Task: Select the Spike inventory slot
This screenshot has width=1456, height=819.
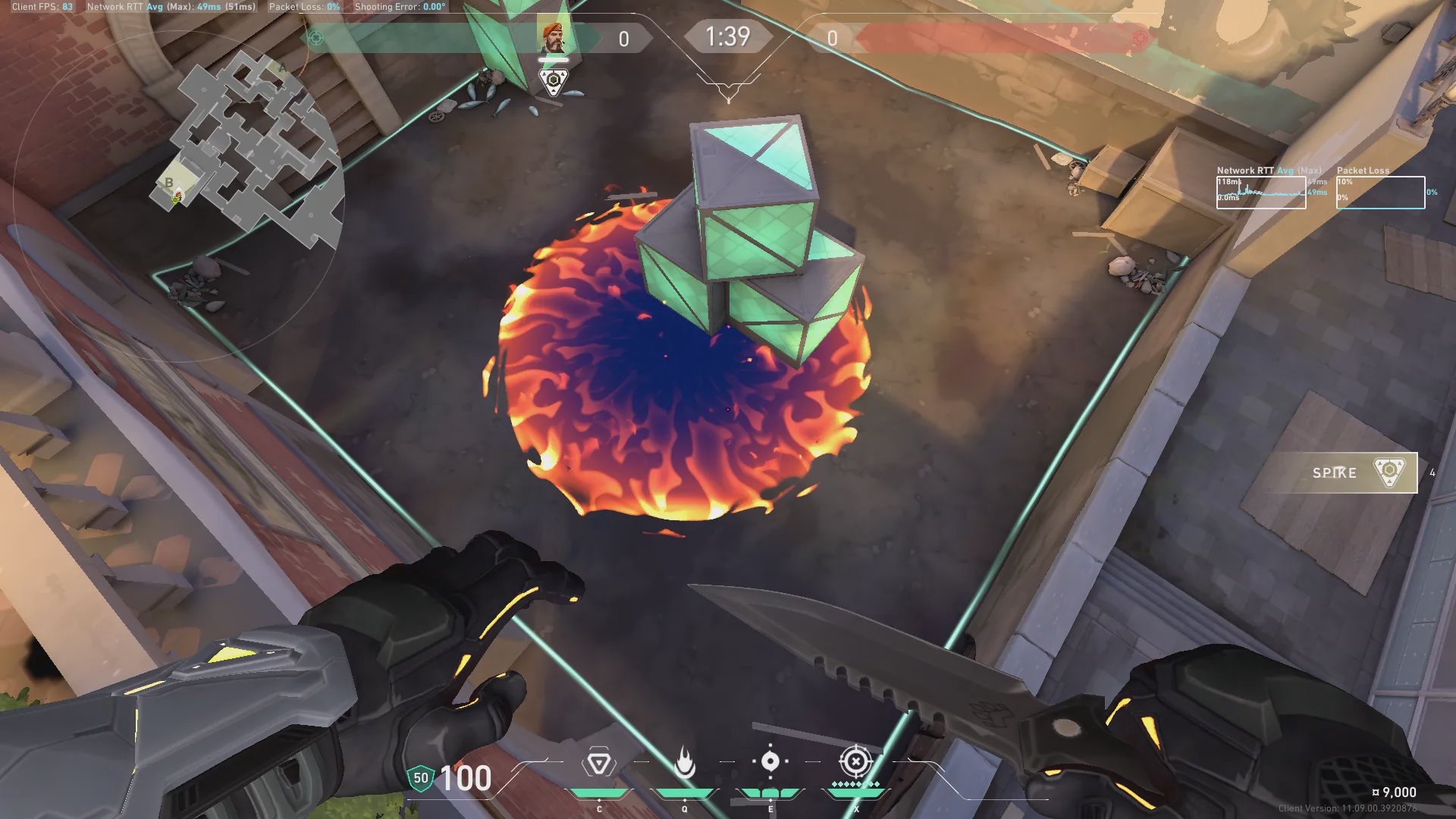Action: (x=1345, y=472)
